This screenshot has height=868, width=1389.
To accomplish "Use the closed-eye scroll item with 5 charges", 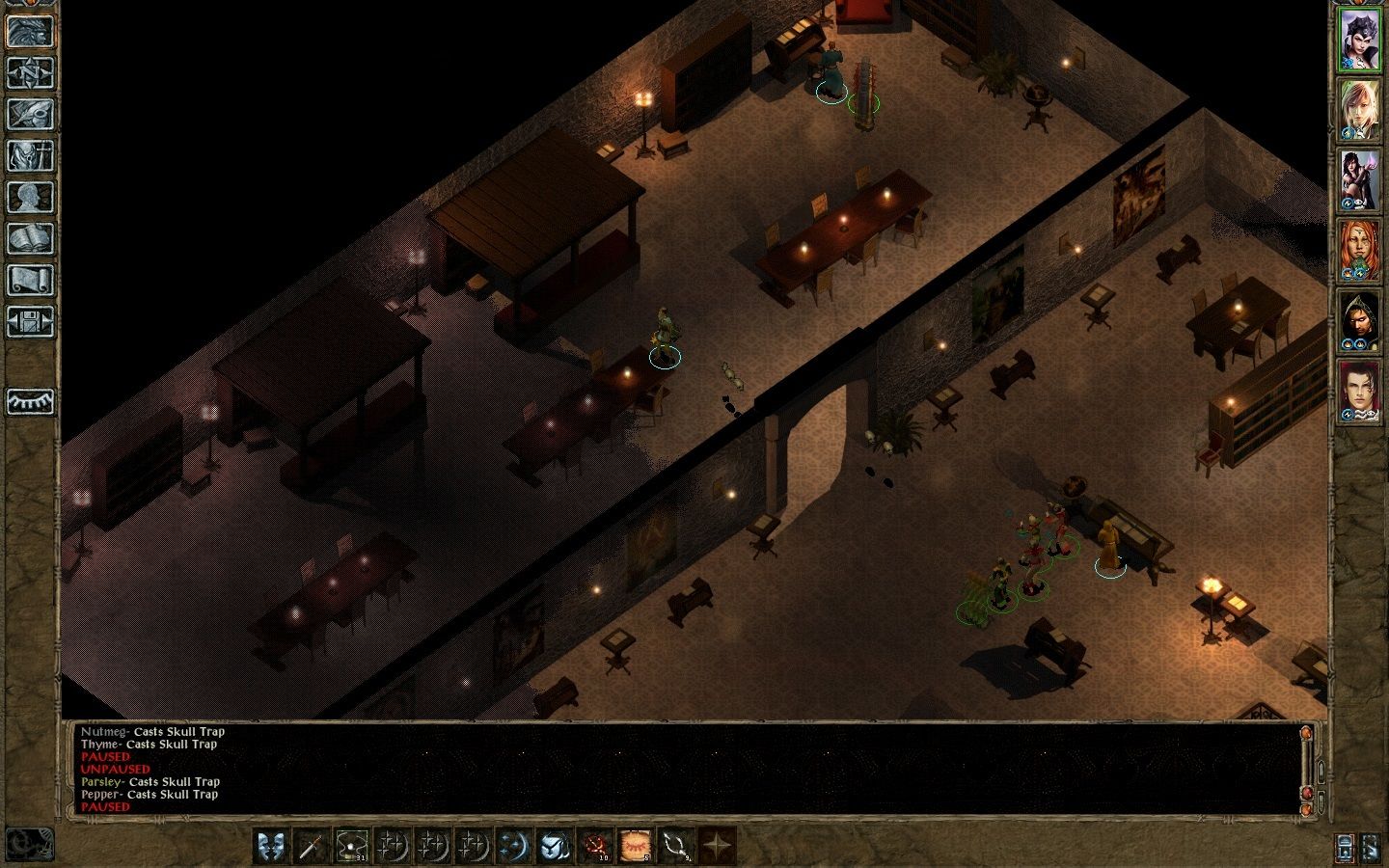I will tap(636, 846).
